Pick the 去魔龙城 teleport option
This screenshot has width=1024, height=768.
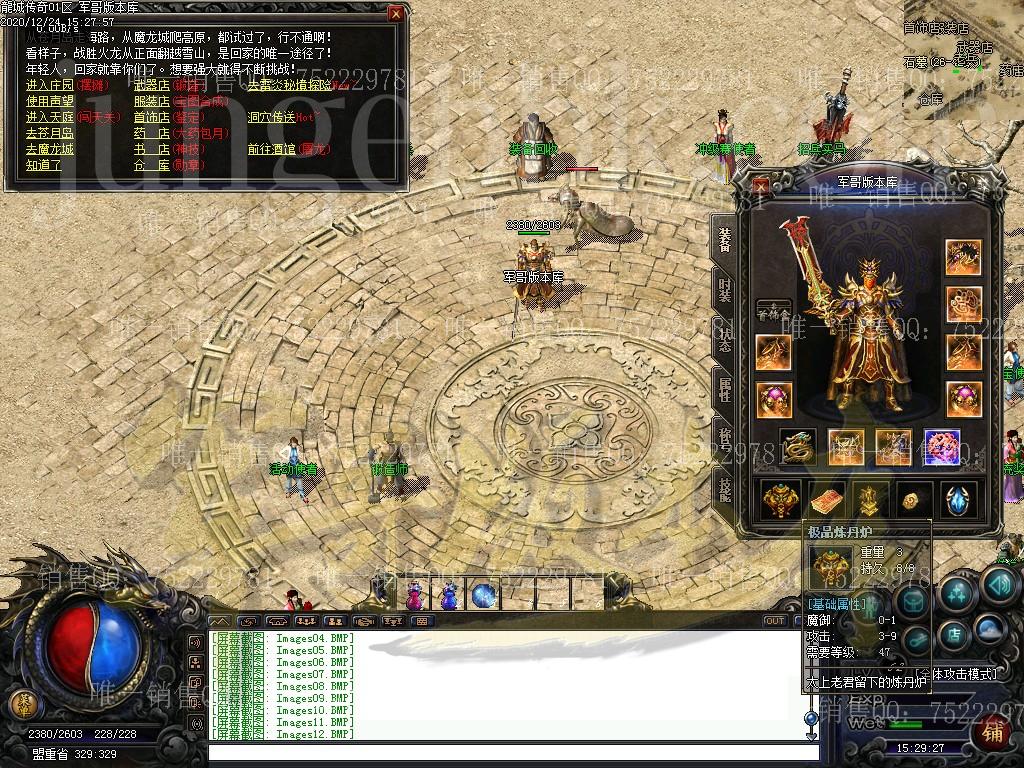pos(50,149)
